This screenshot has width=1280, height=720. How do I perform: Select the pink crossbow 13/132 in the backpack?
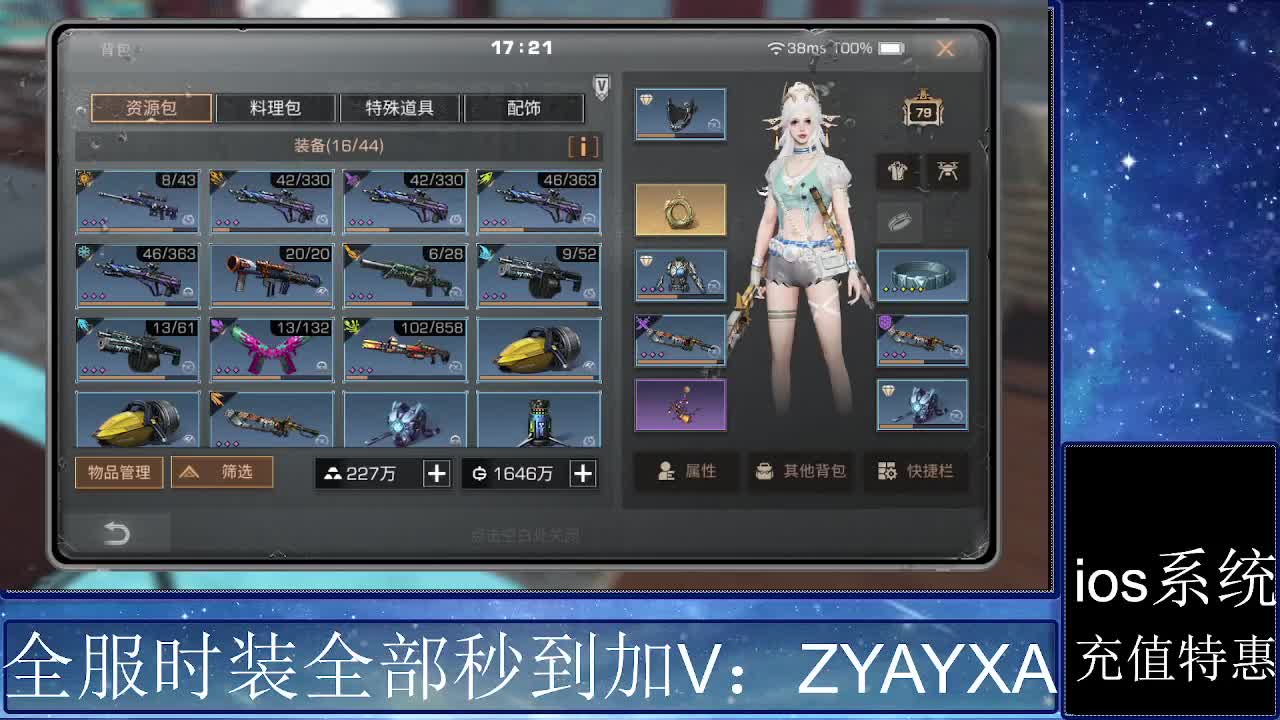coord(271,350)
